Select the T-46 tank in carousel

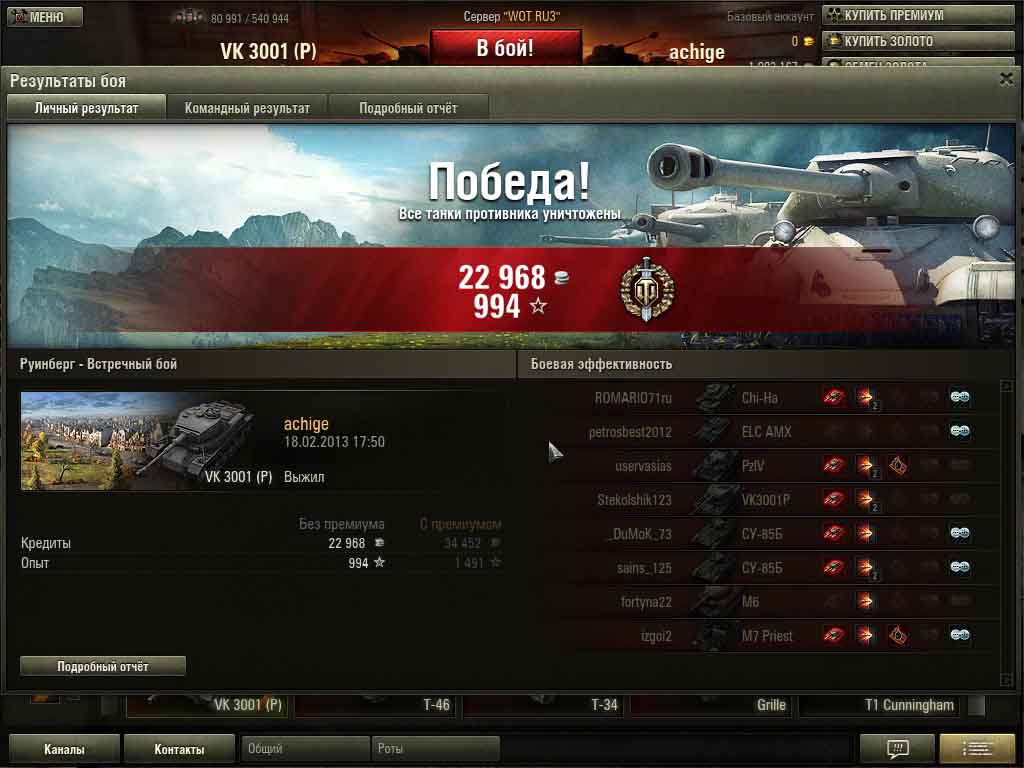pyautogui.click(x=378, y=705)
